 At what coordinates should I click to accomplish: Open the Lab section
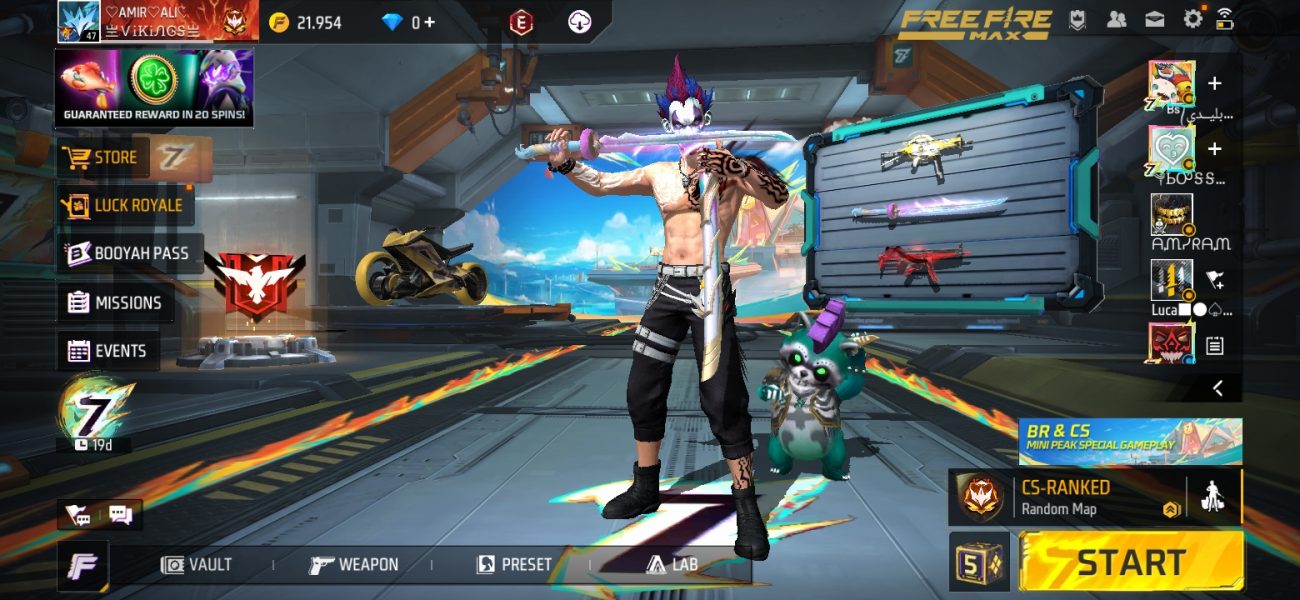[672, 565]
